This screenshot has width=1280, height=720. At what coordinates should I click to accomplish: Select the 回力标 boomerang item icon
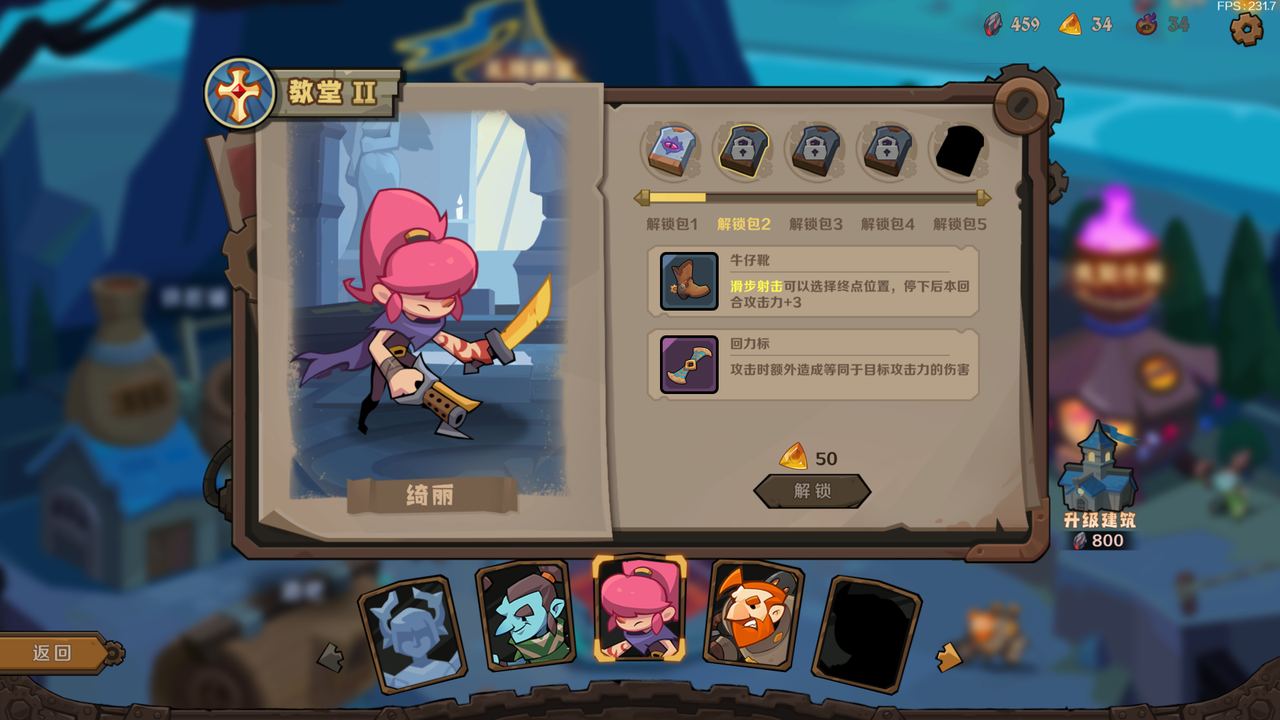pos(687,363)
